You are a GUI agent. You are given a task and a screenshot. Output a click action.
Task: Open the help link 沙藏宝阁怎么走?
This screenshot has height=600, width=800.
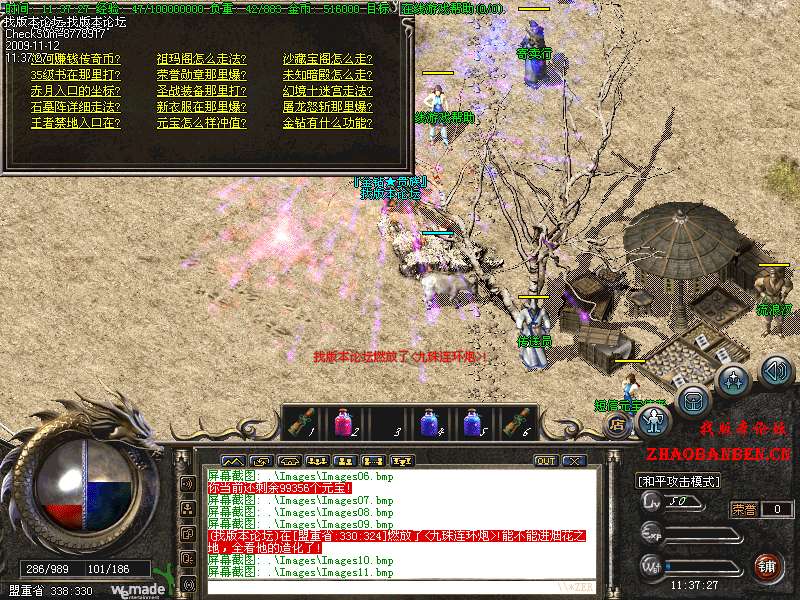tap(327, 58)
